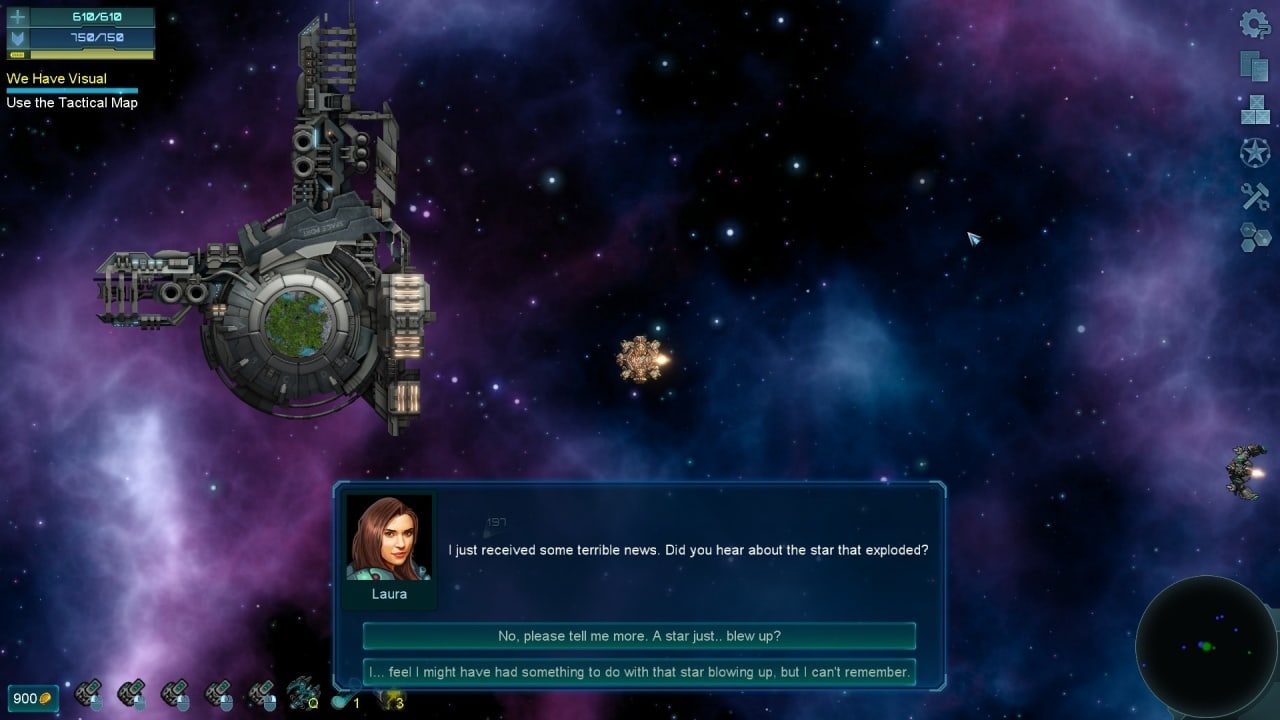Open the documents log icon
This screenshot has width=1280, height=720.
pos(1254,66)
